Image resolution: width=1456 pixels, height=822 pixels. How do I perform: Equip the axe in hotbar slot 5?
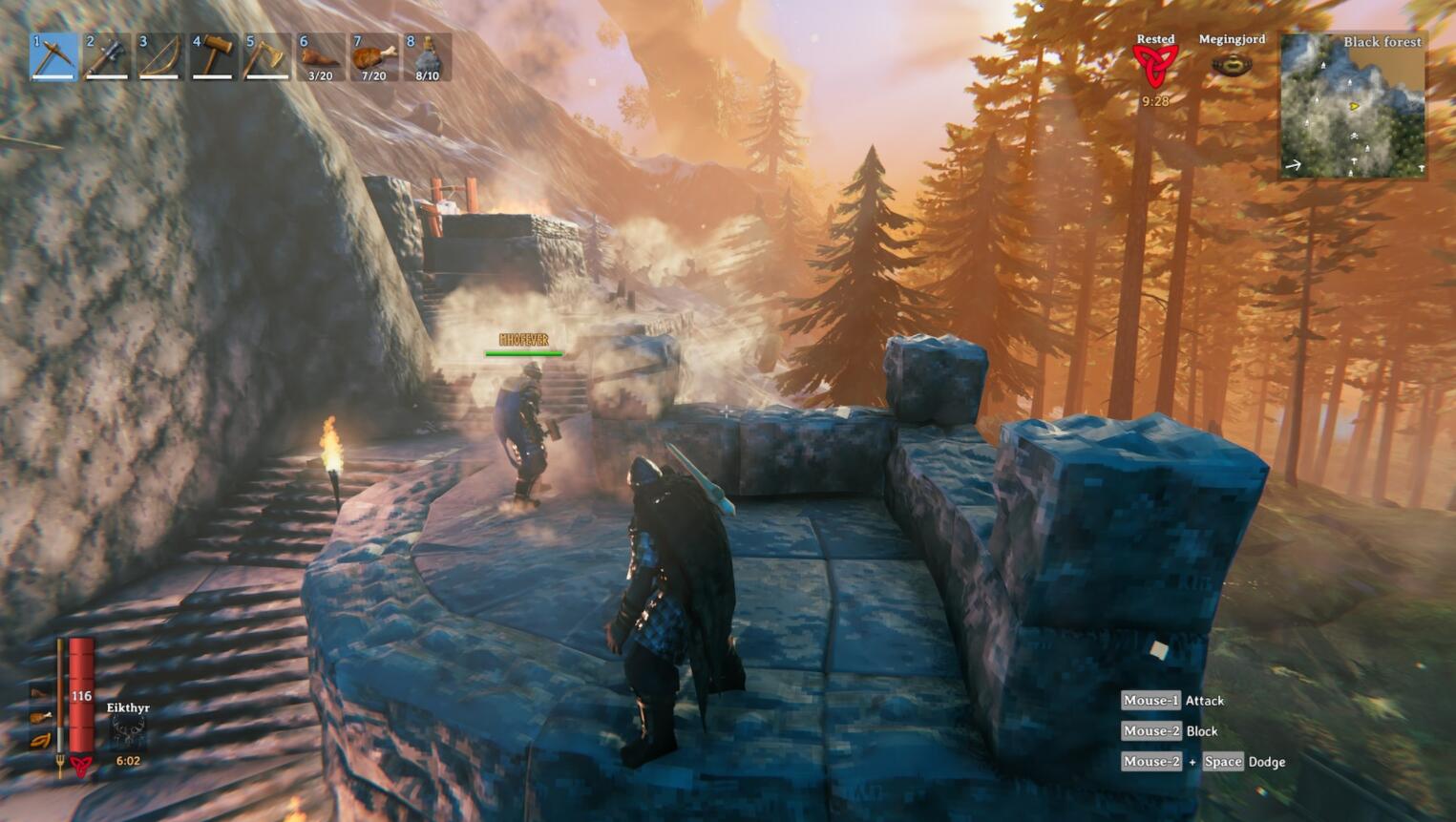[x=266, y=57]
